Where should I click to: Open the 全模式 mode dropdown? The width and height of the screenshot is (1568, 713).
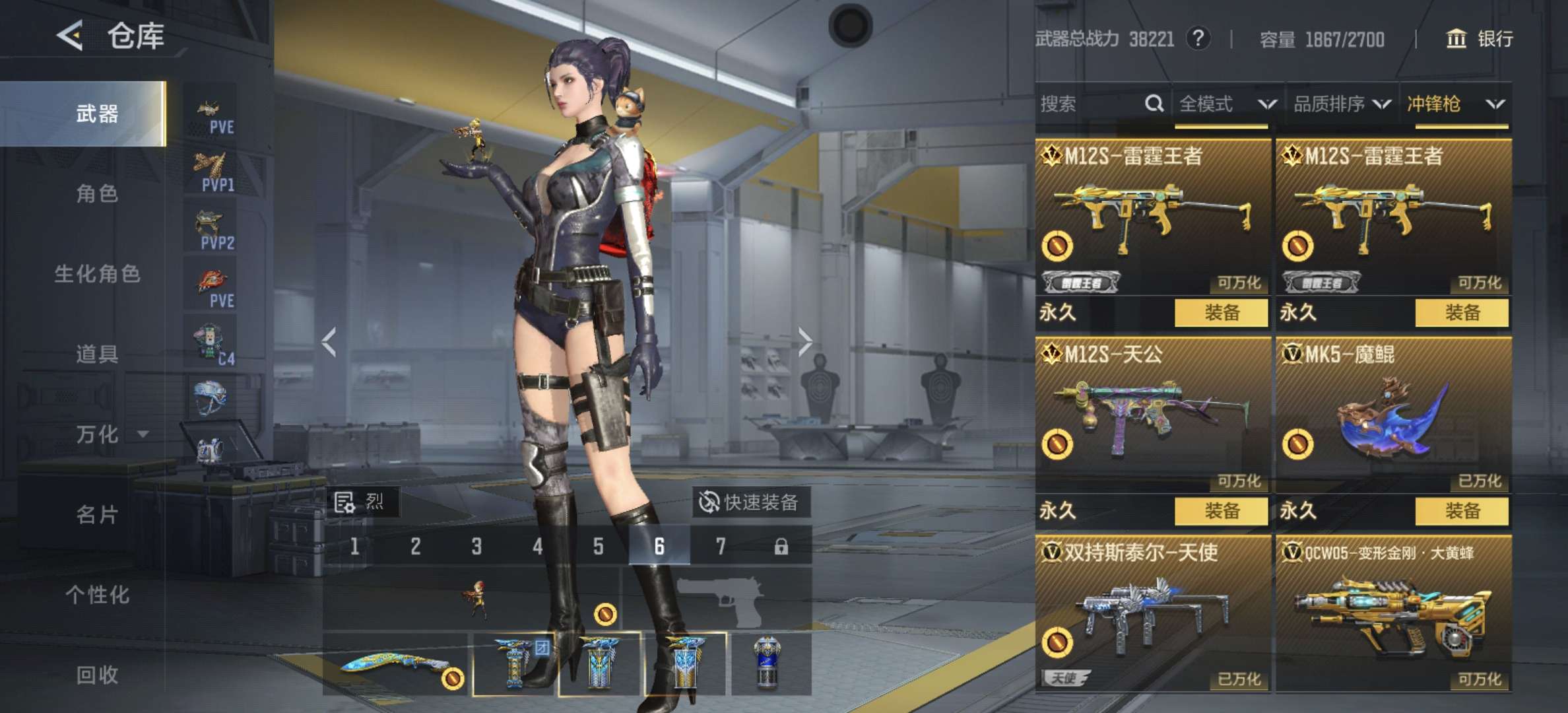(1226, 104)
